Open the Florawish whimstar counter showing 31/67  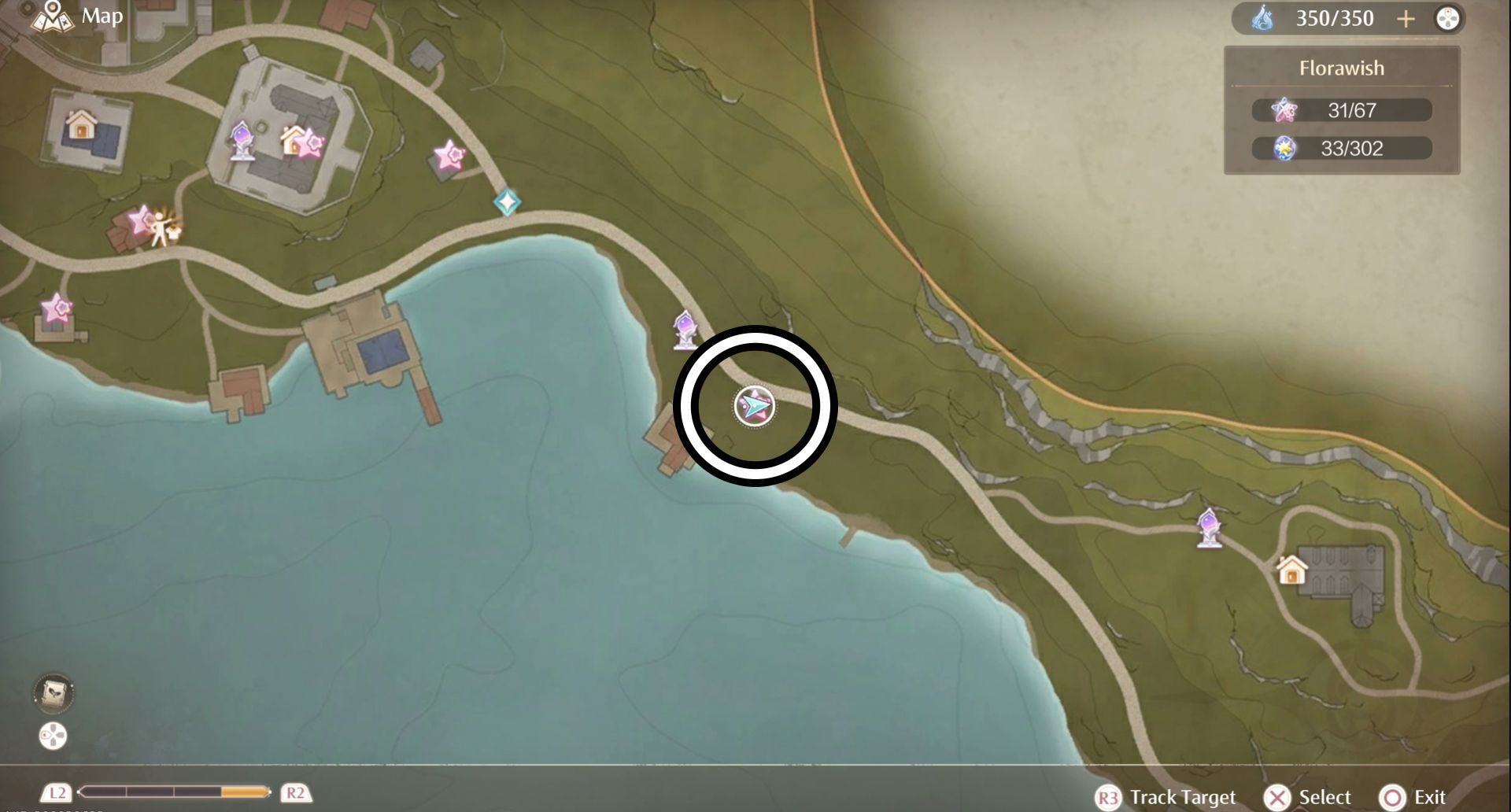1342,110
